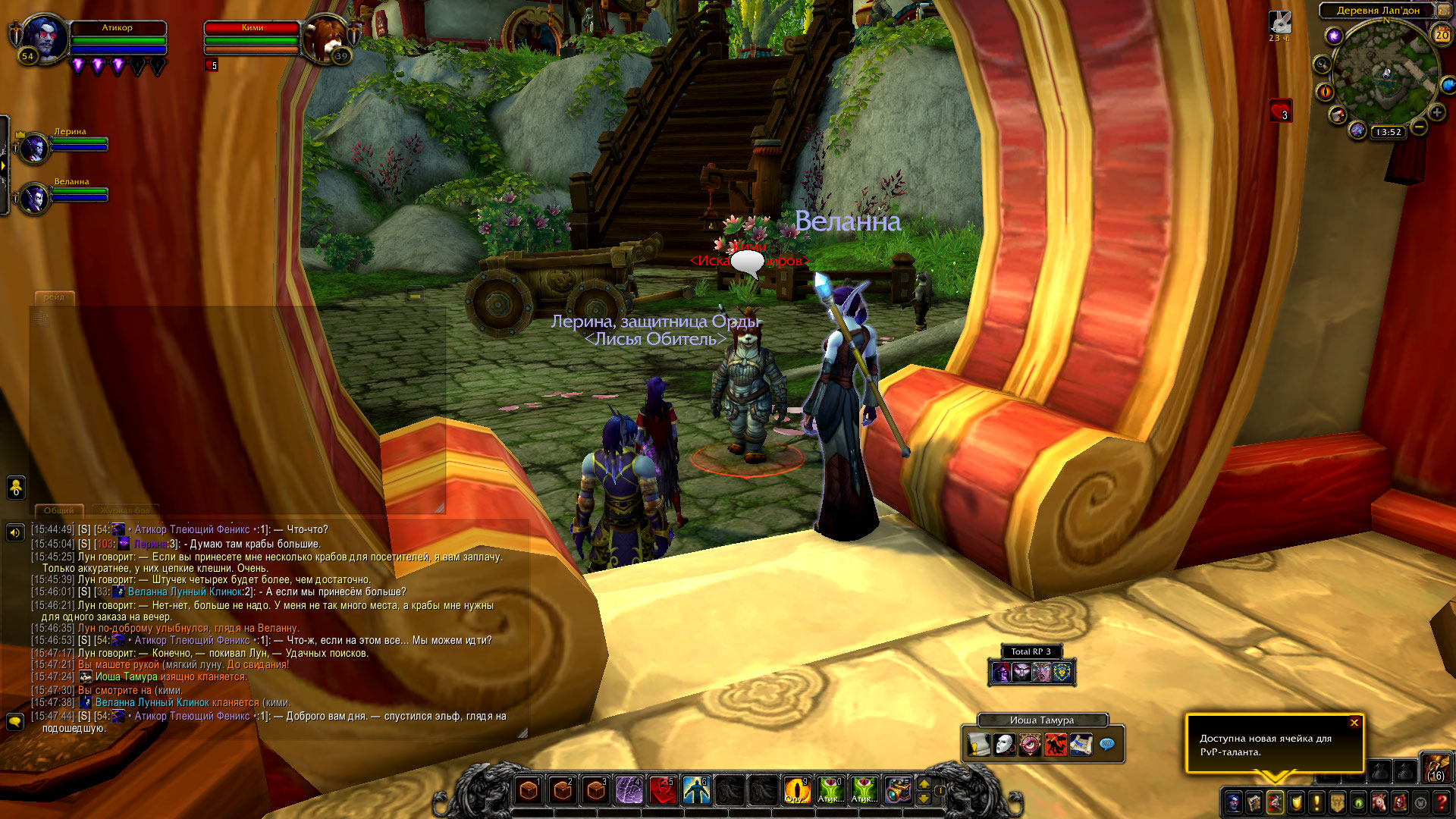Viewport: 1456px width, 819px height.
Task: Zoom out the minimap with minus button
Action: [x=1419, y=127]
